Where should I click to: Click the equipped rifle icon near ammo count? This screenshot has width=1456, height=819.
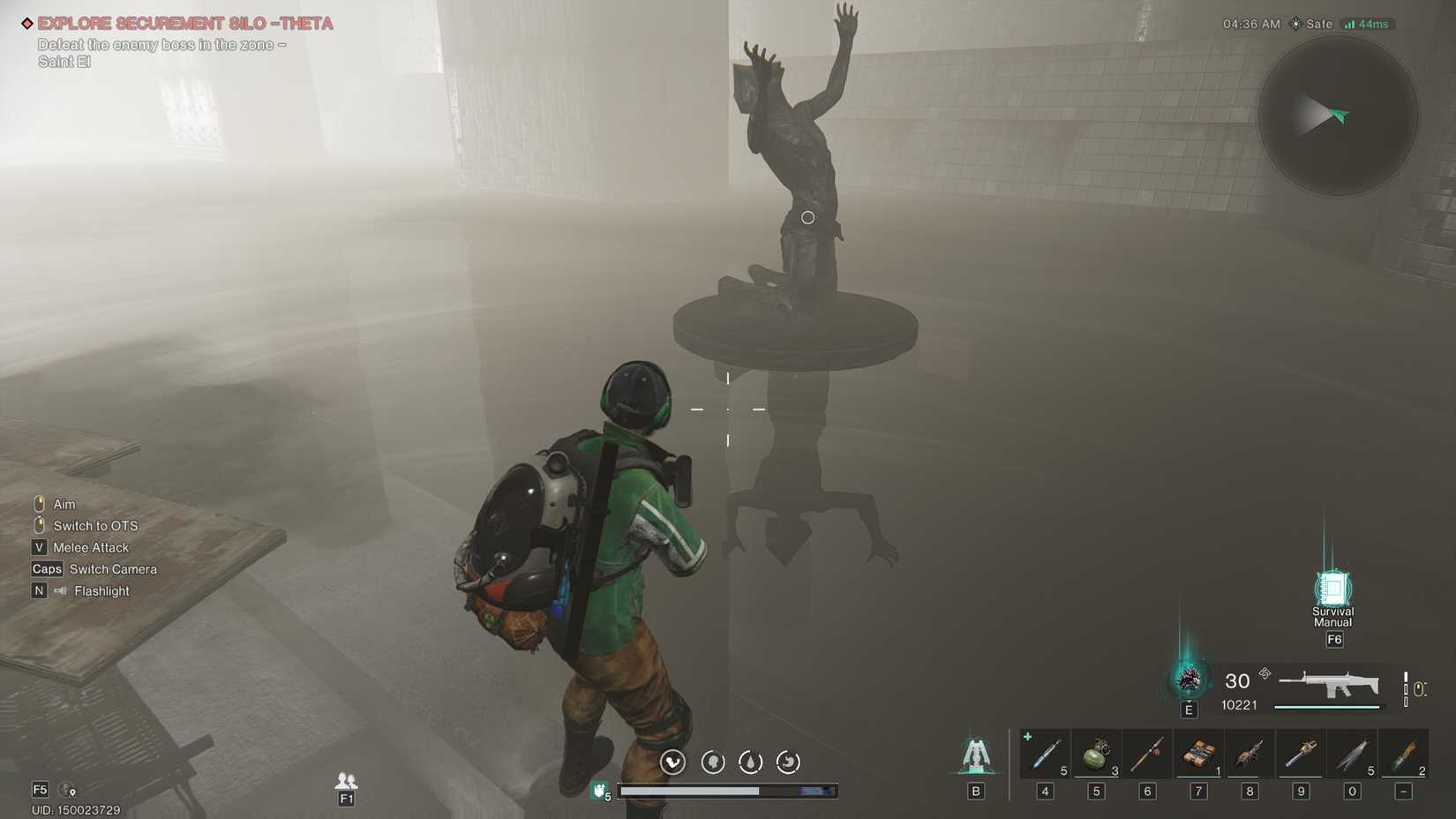(1335, 685)
